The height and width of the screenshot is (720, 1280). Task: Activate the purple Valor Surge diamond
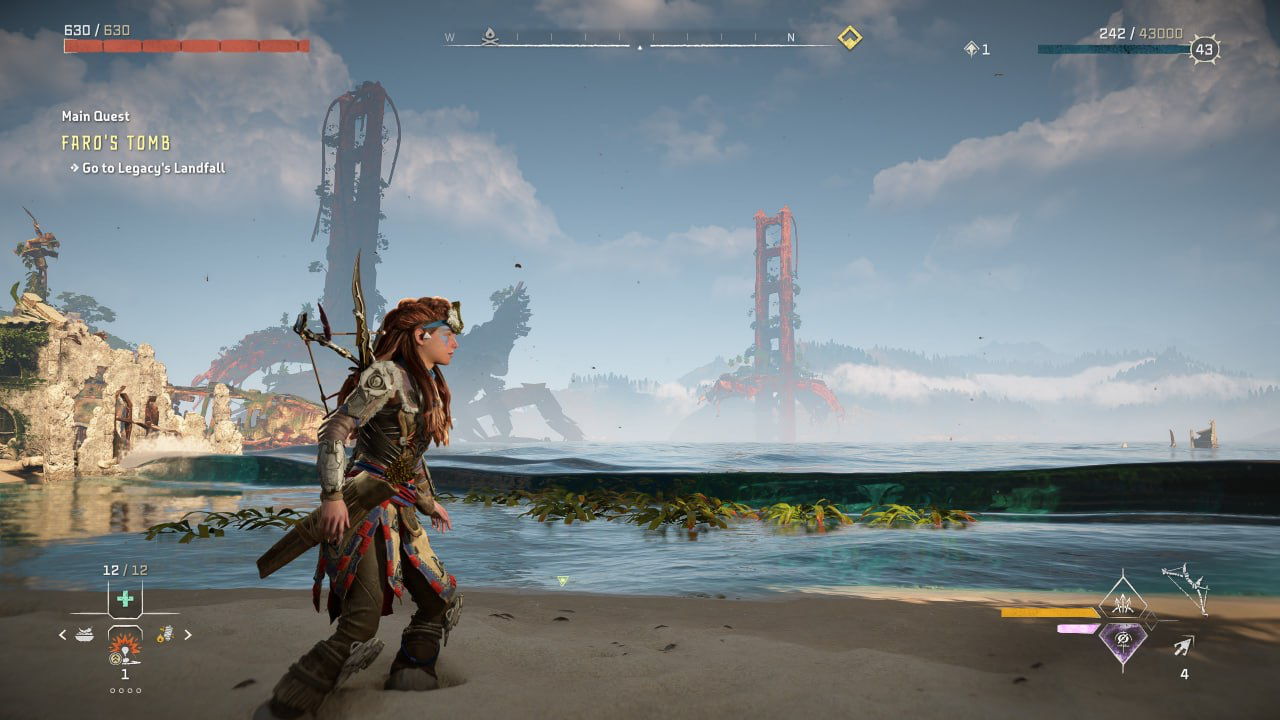coord(1122,639)
